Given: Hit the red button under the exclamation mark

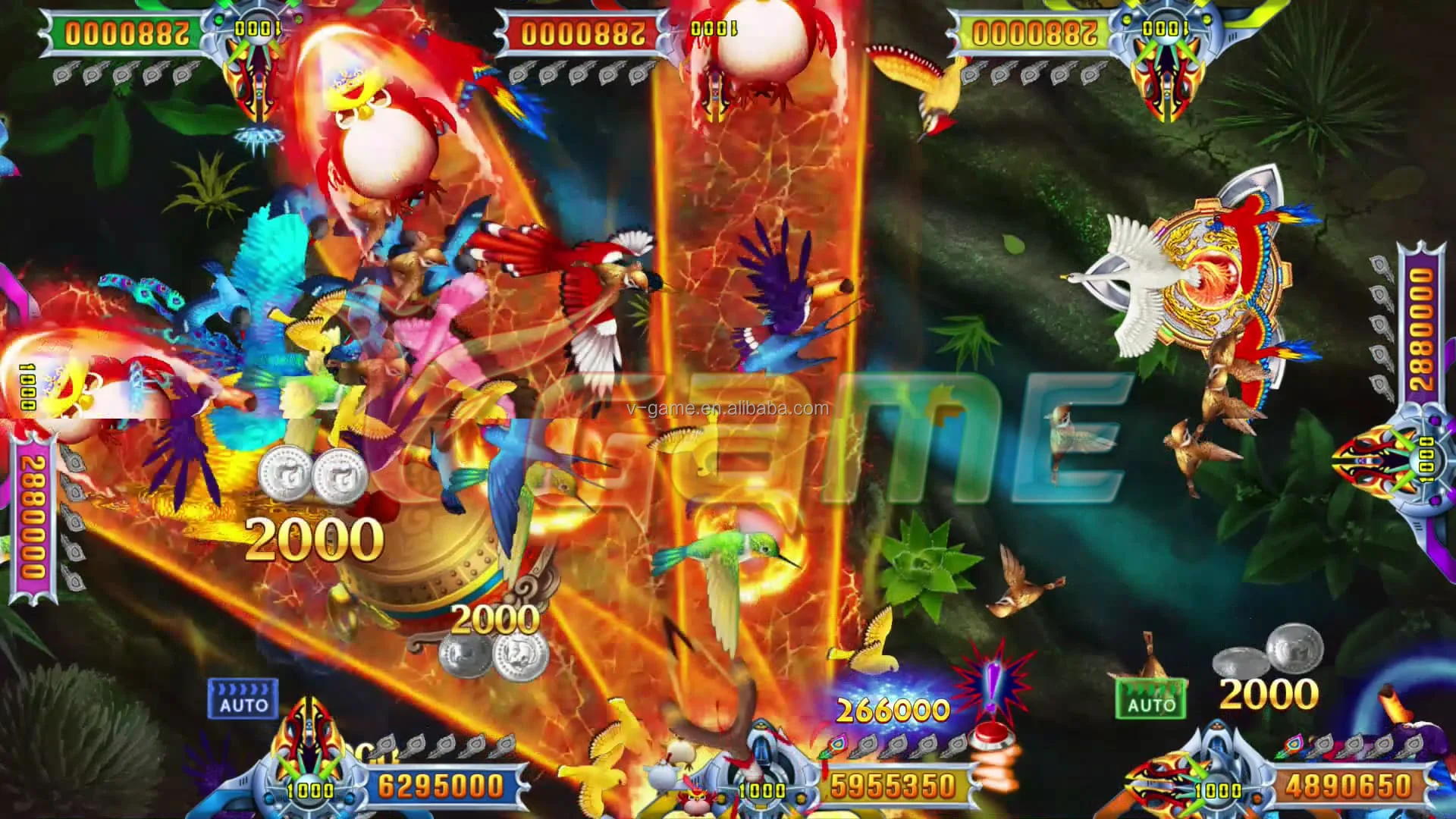Looking at the screenshot, I should (x=990, y=733).
